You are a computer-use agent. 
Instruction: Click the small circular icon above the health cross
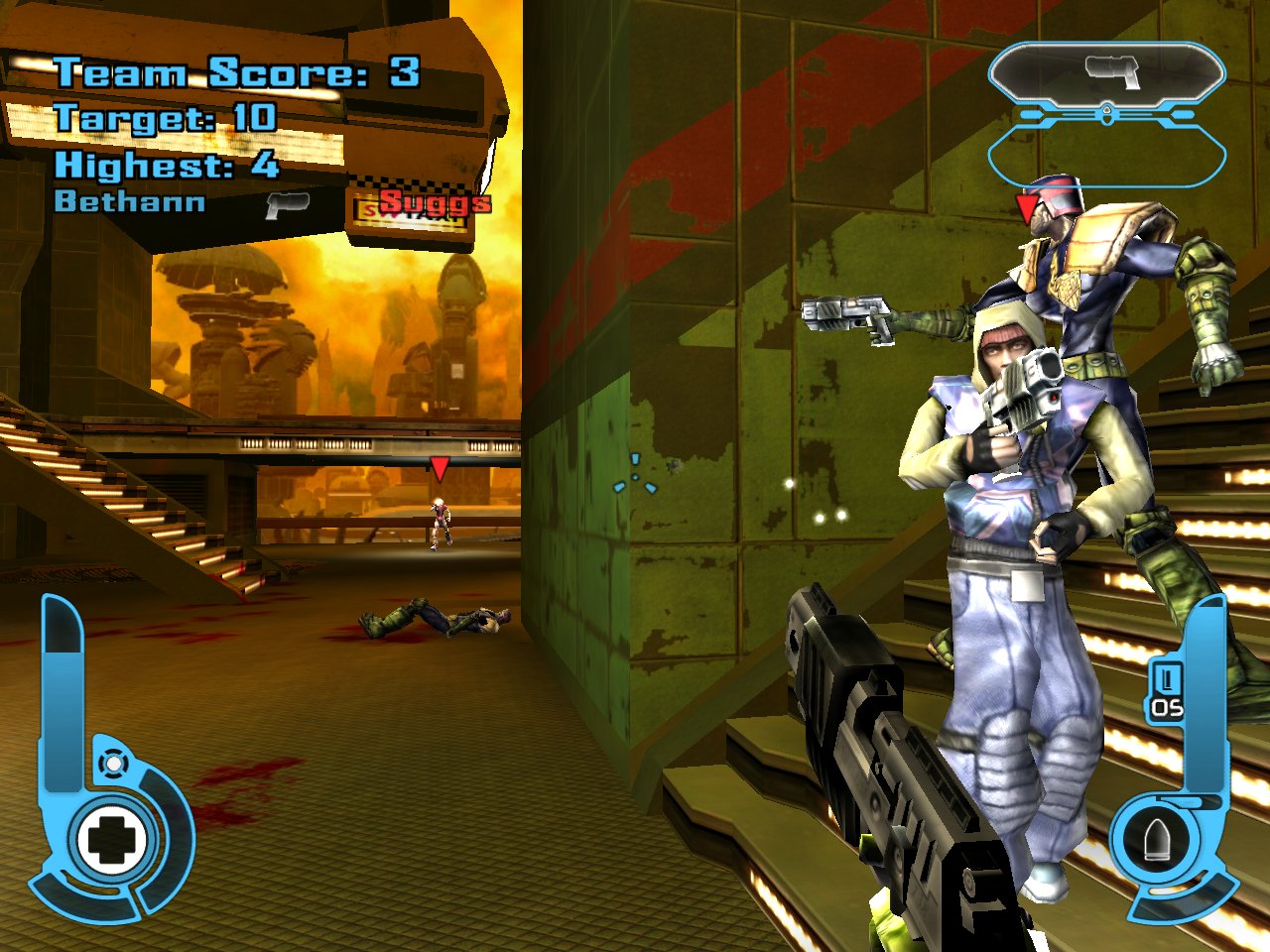[x=114, y=764]
